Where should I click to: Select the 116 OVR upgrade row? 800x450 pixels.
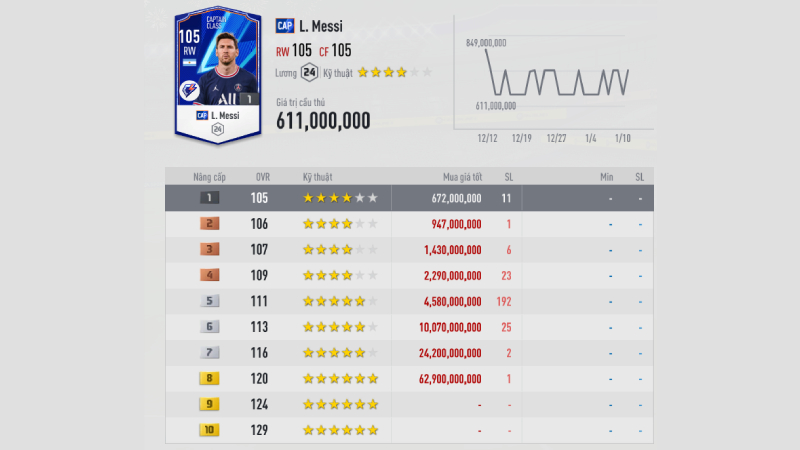coord(410,352)
